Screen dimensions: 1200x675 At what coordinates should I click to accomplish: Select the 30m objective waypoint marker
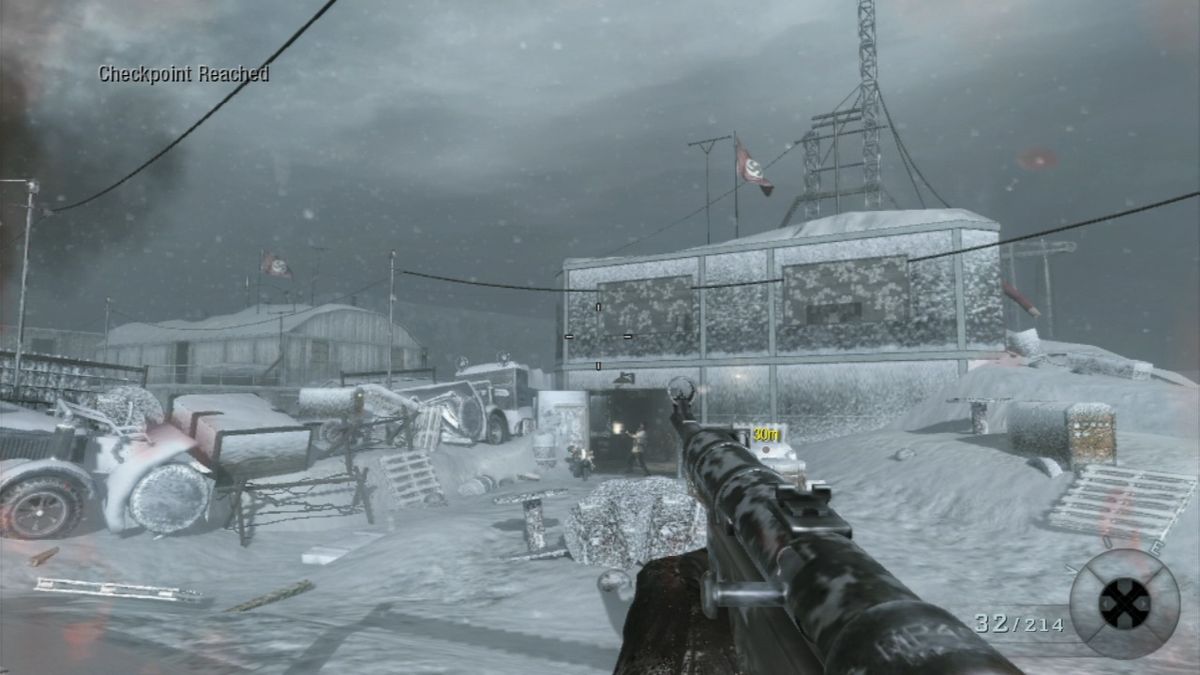coord(764,432)
